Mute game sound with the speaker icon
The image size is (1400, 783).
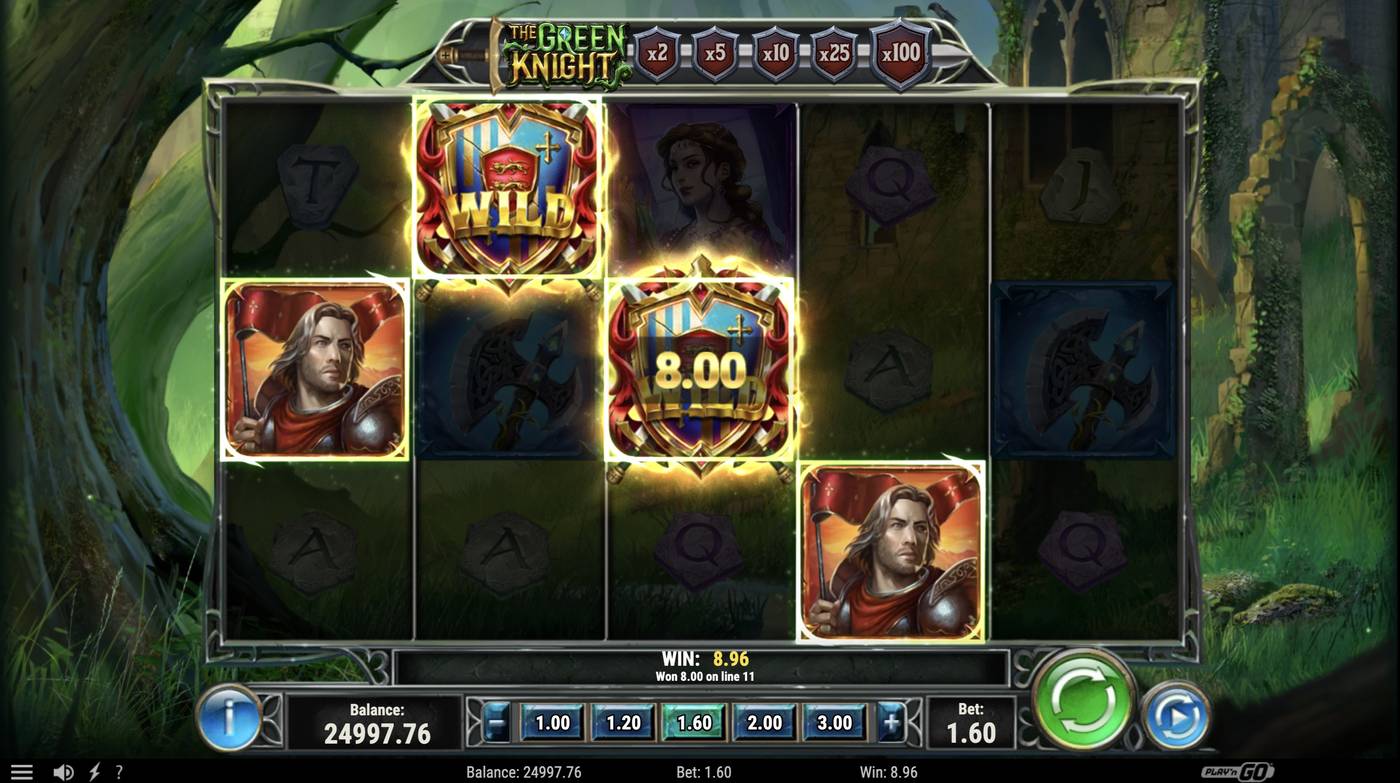click(64, 770)
